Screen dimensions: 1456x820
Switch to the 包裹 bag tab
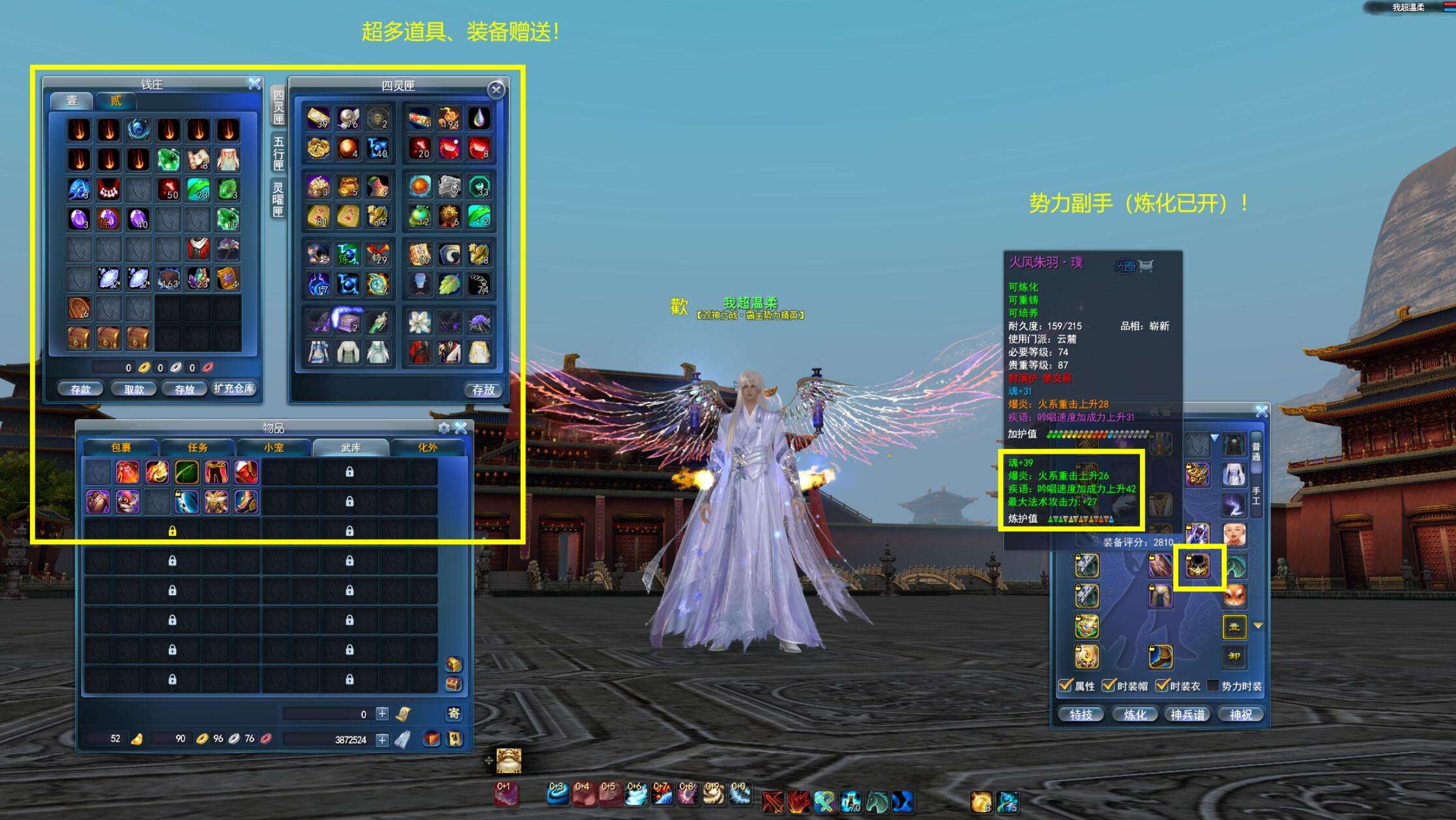(x=121, y=448)
